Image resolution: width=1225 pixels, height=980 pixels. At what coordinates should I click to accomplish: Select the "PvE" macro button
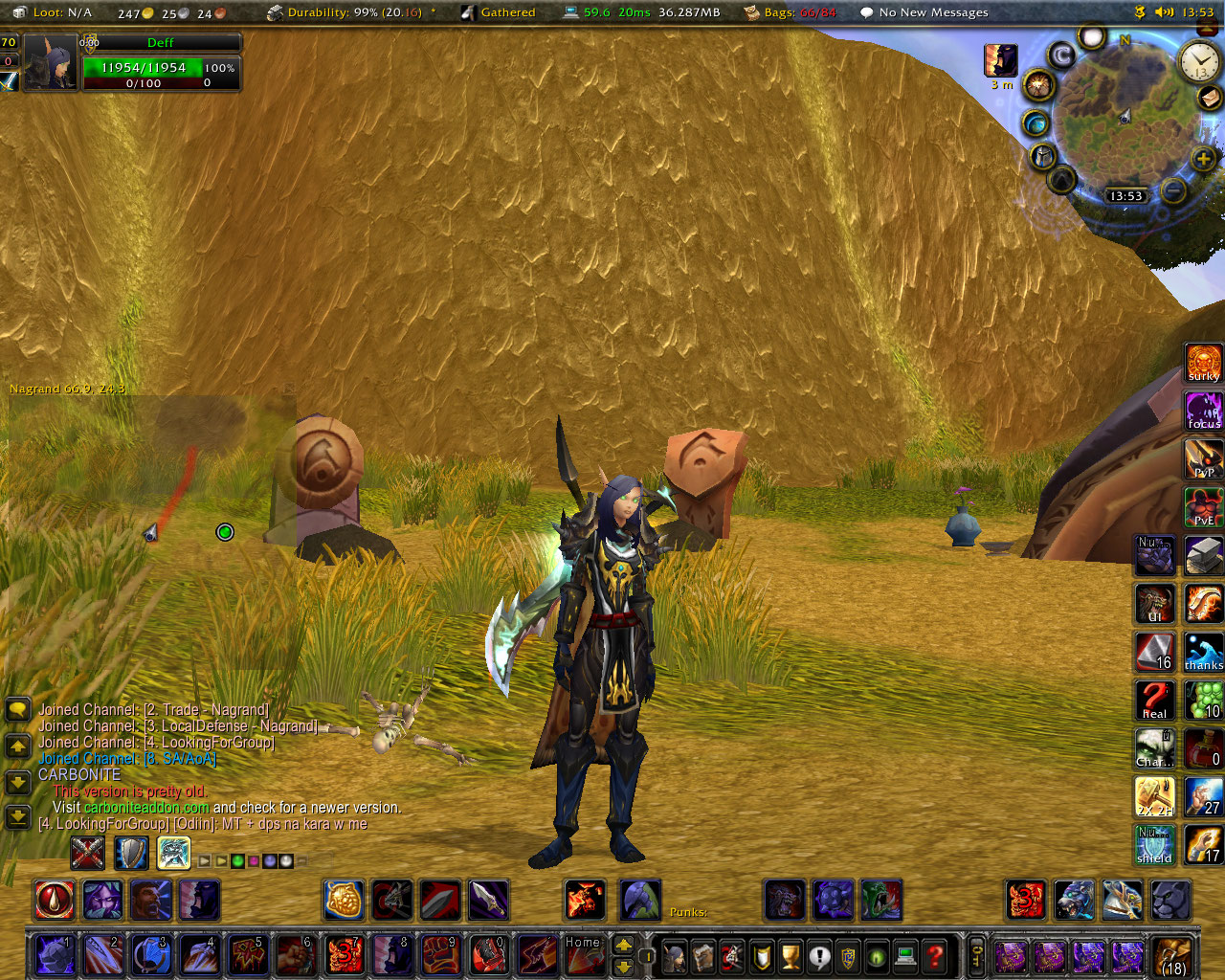1203,507
